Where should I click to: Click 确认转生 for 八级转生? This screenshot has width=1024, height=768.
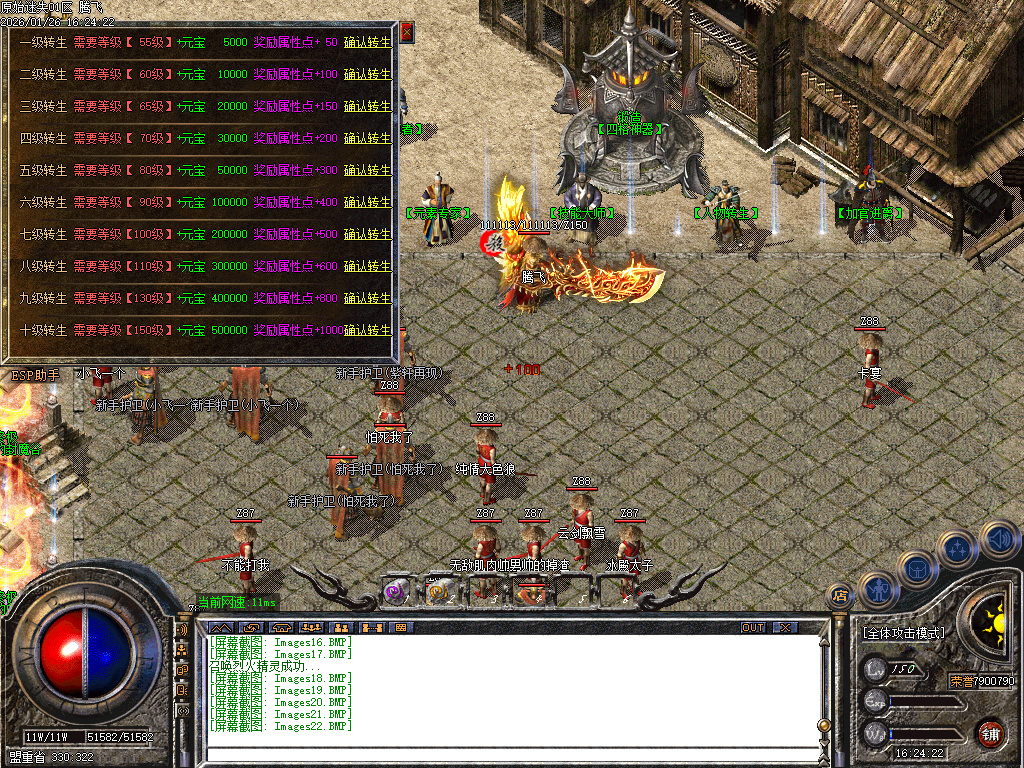367,266
